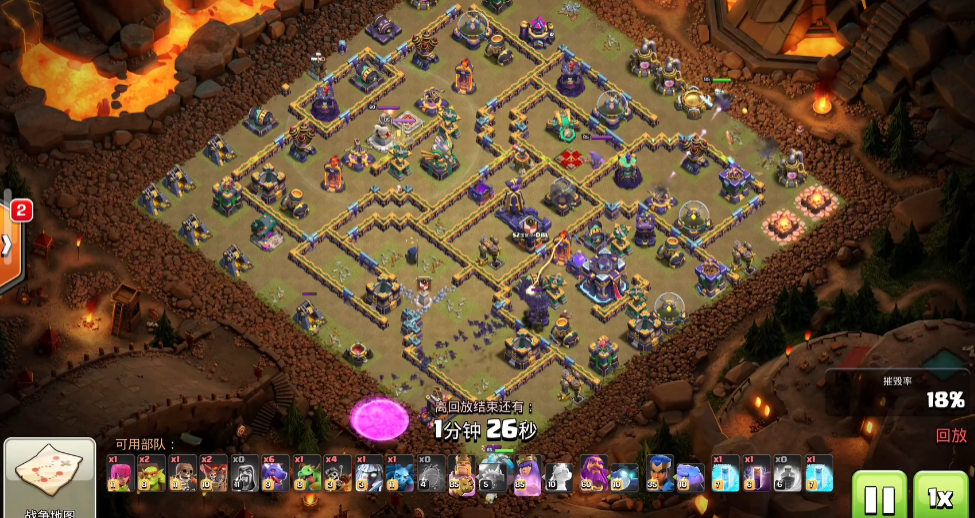Choose the Grand Warden hero icon
Screen dimensions: 975x518
point(594,473)
